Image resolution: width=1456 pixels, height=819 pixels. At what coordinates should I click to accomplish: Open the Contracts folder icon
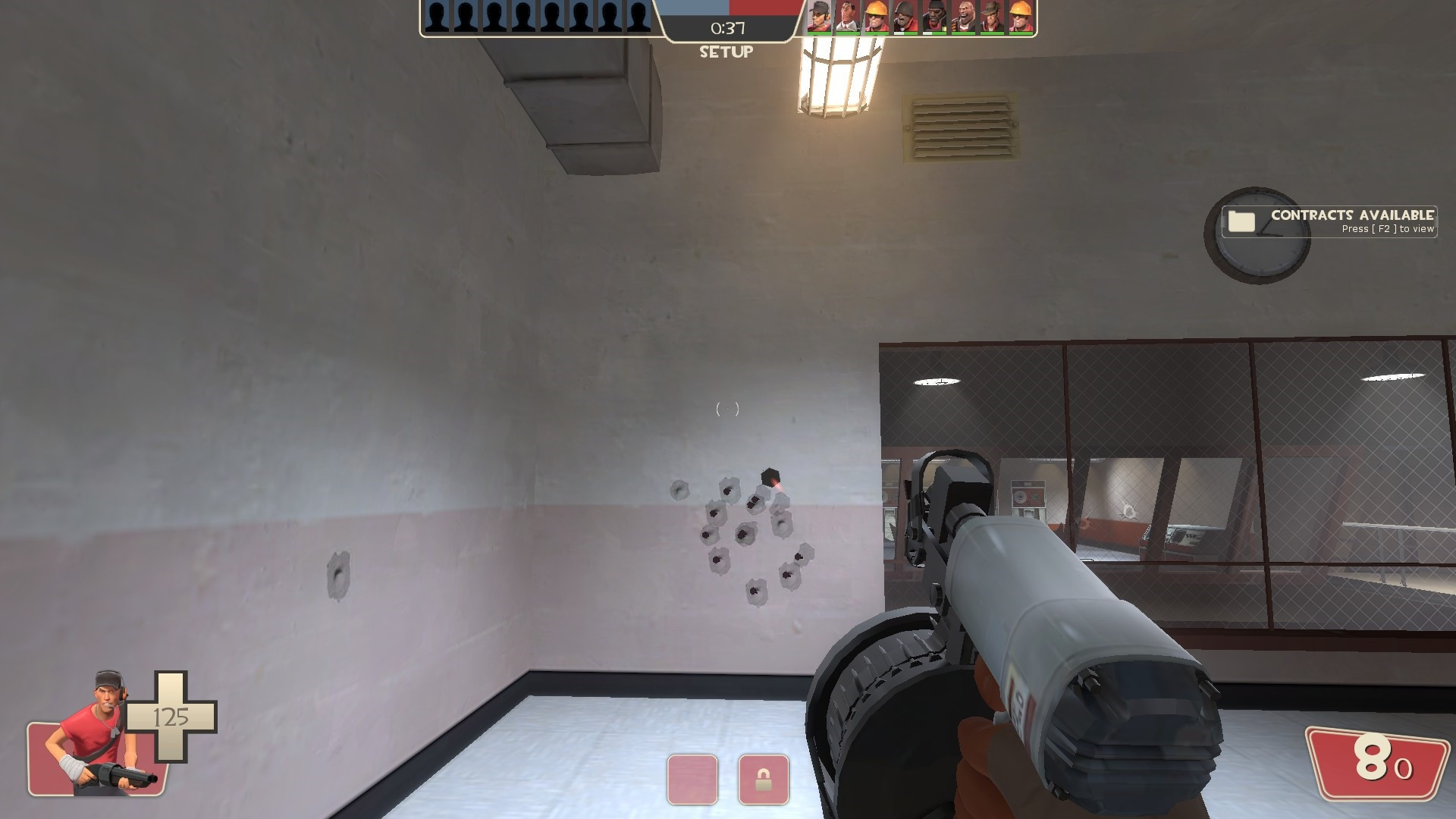point(1241,221)
